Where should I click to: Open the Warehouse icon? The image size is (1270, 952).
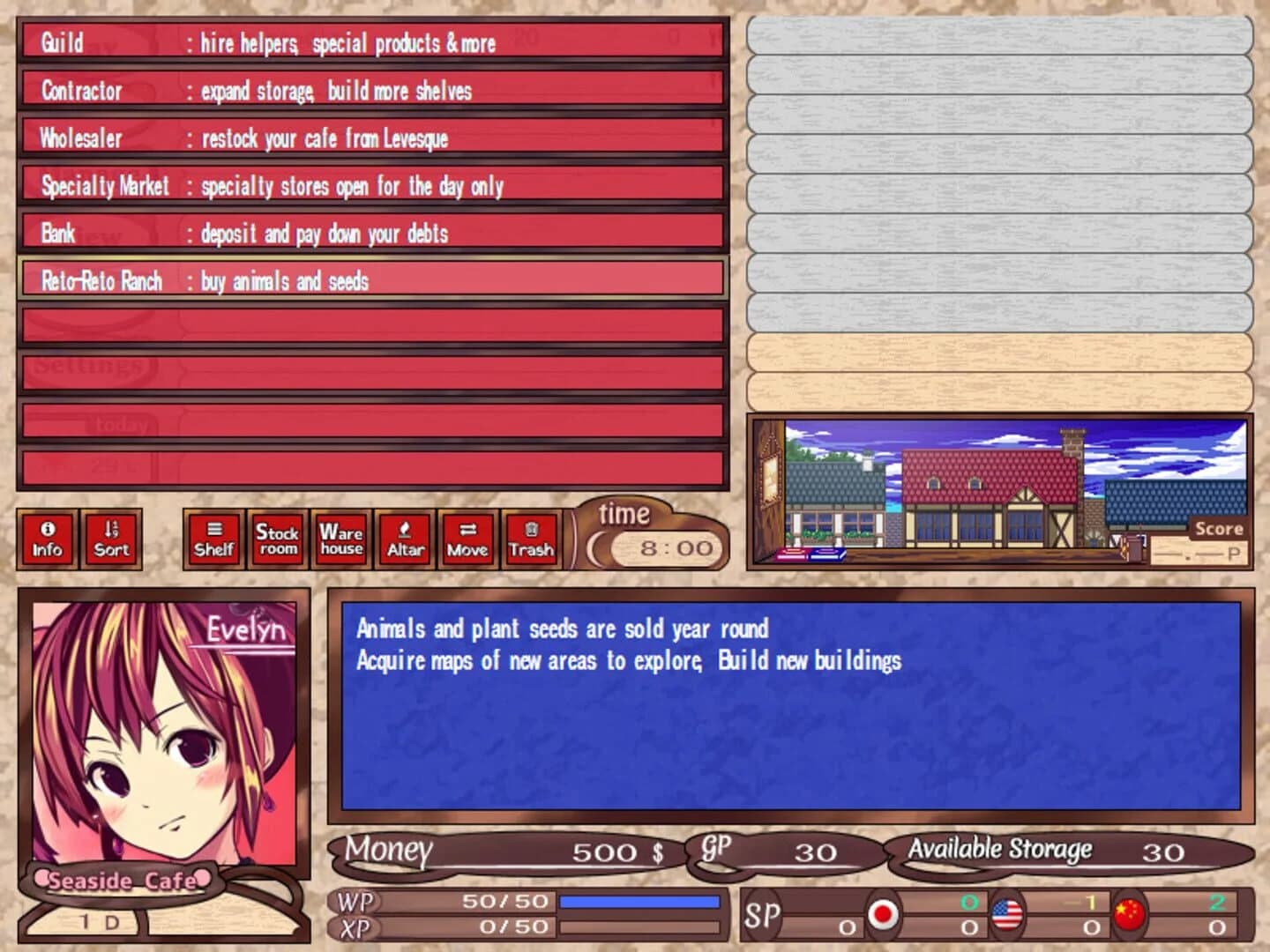340,539
